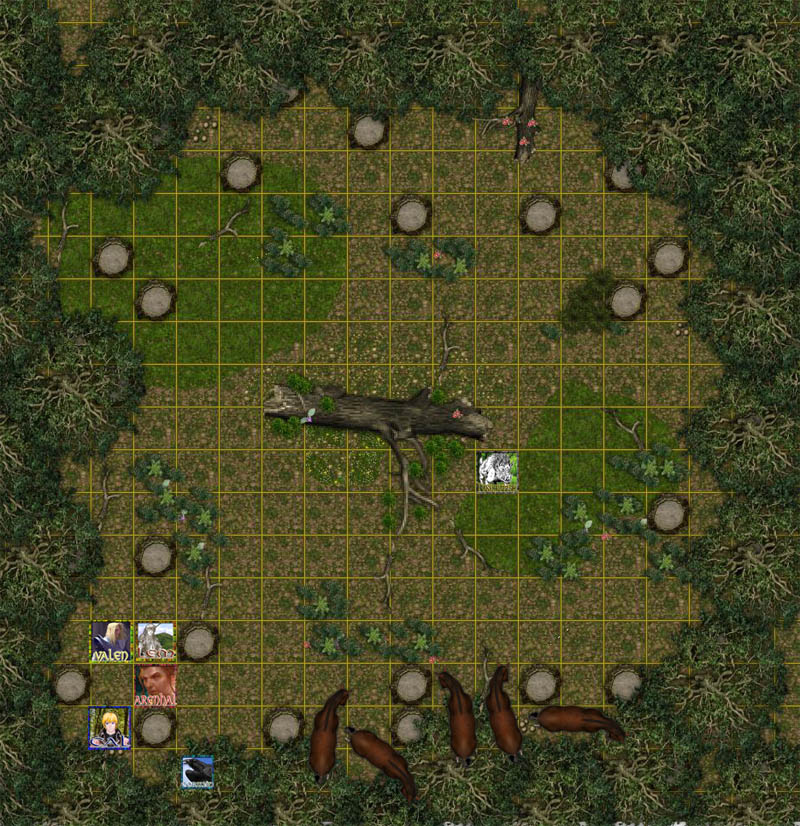Choose the Cal blond character token

tap(109, 727)
